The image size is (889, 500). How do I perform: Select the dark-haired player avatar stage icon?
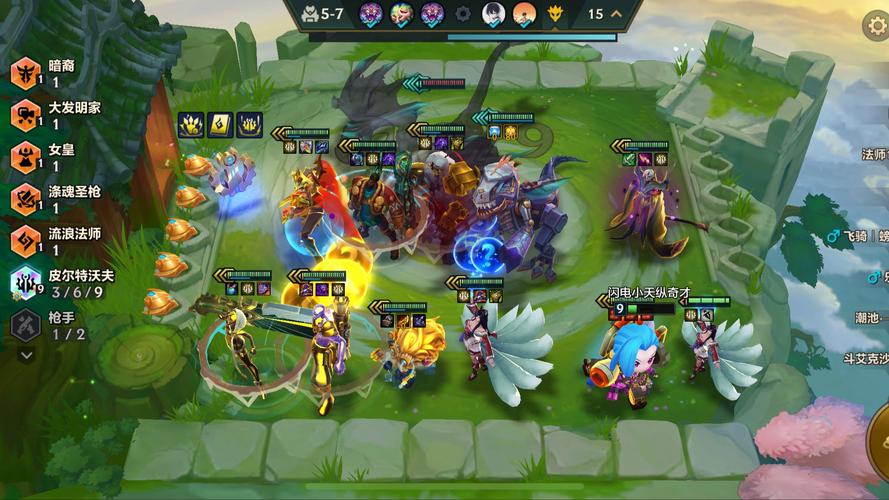pos(494,14)
